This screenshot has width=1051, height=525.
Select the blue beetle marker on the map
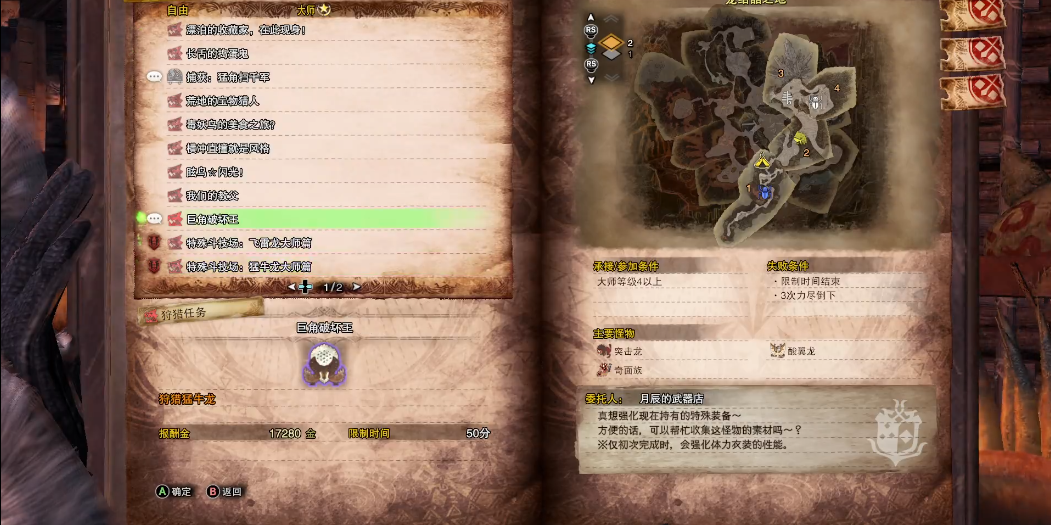tap(765, 190)
